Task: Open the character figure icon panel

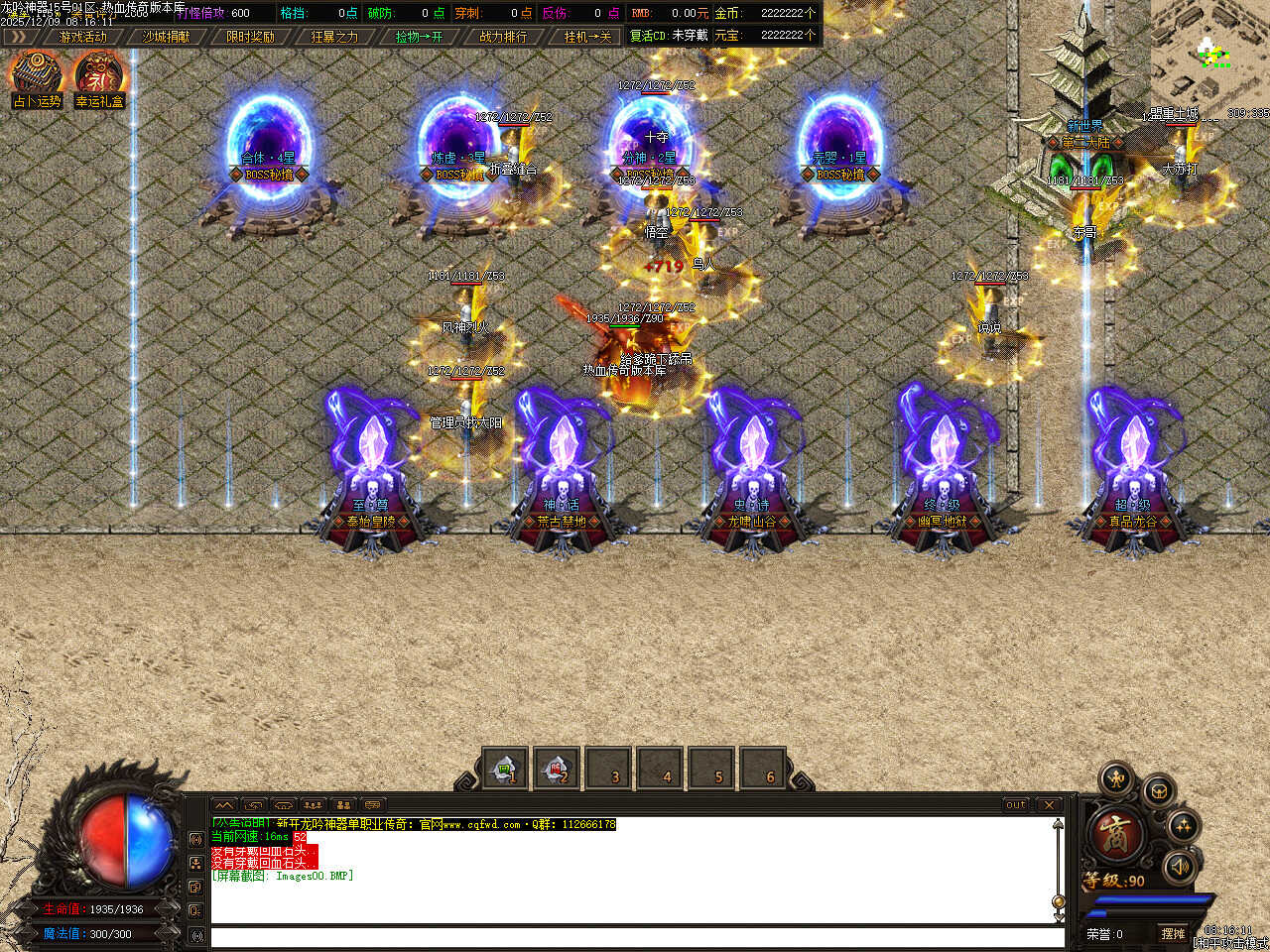Action: 1117,779
